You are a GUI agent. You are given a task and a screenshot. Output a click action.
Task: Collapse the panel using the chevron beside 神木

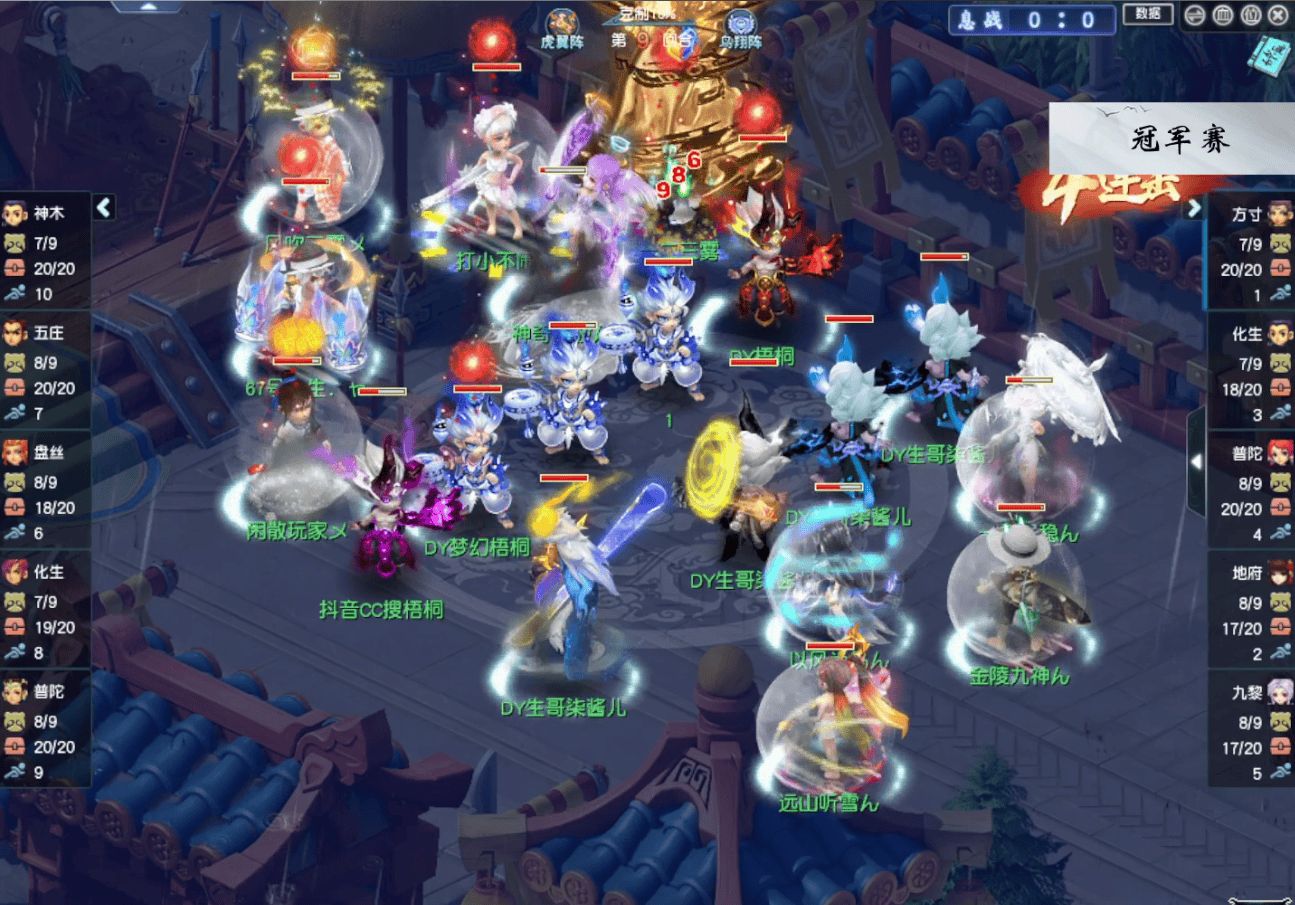(x=104, y=207)
